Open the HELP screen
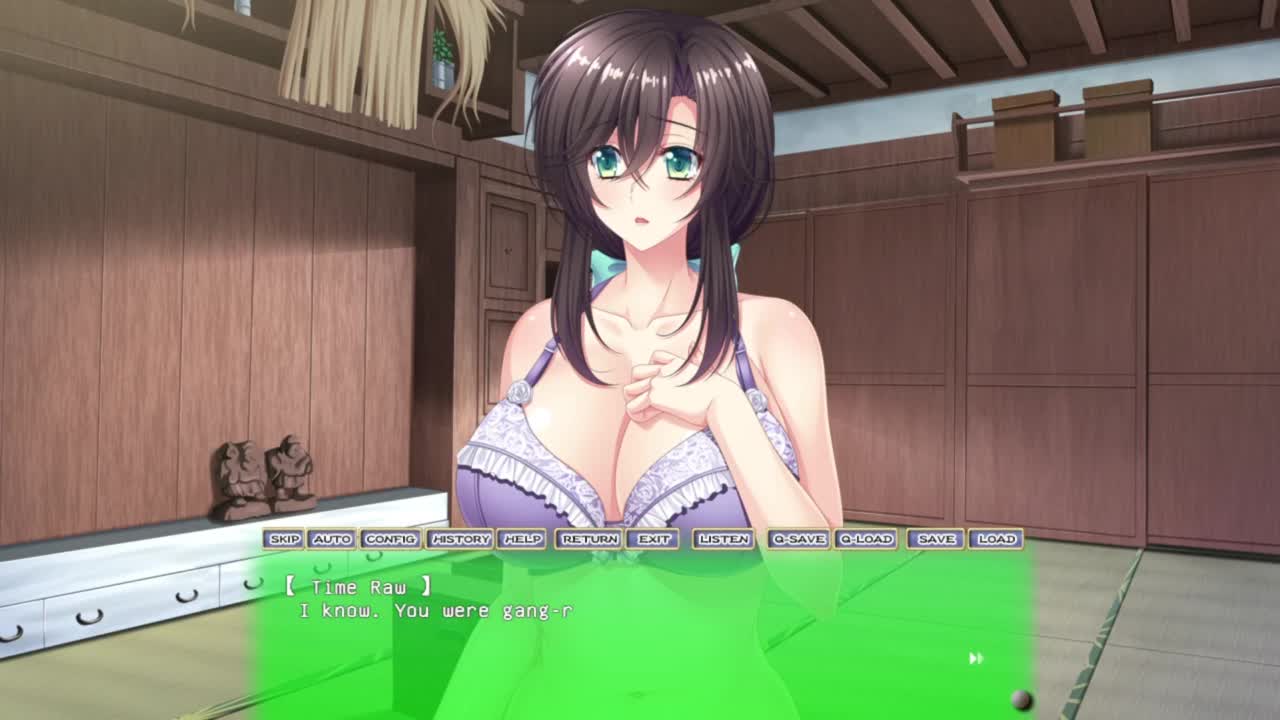Image resolution: width=1280 pixels, height=720 pixels. click(522, 539)
